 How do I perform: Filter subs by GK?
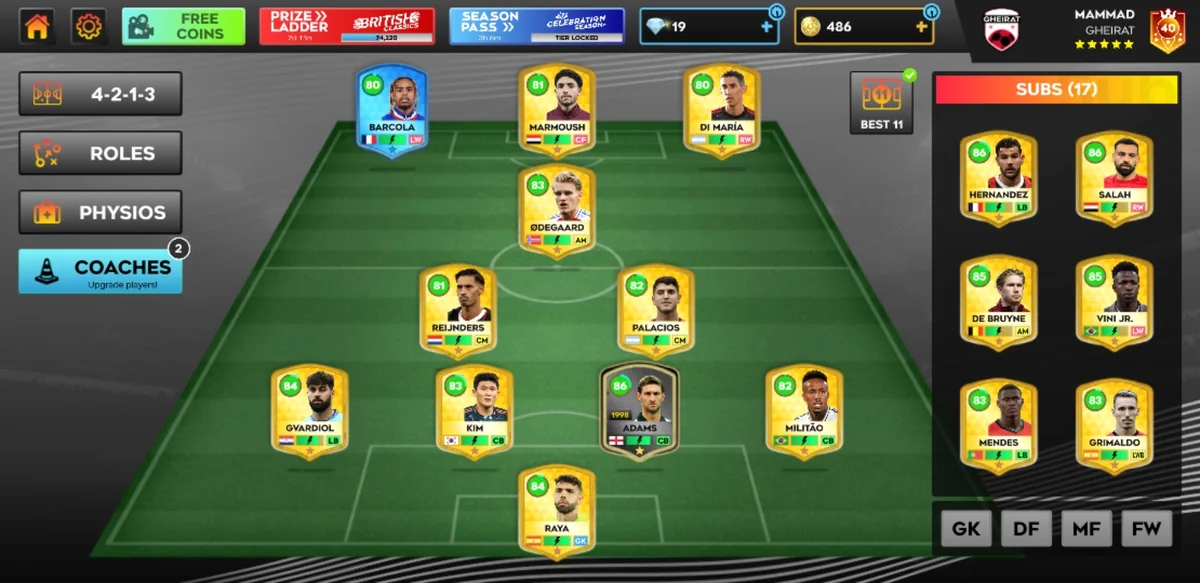coord(966,529)
